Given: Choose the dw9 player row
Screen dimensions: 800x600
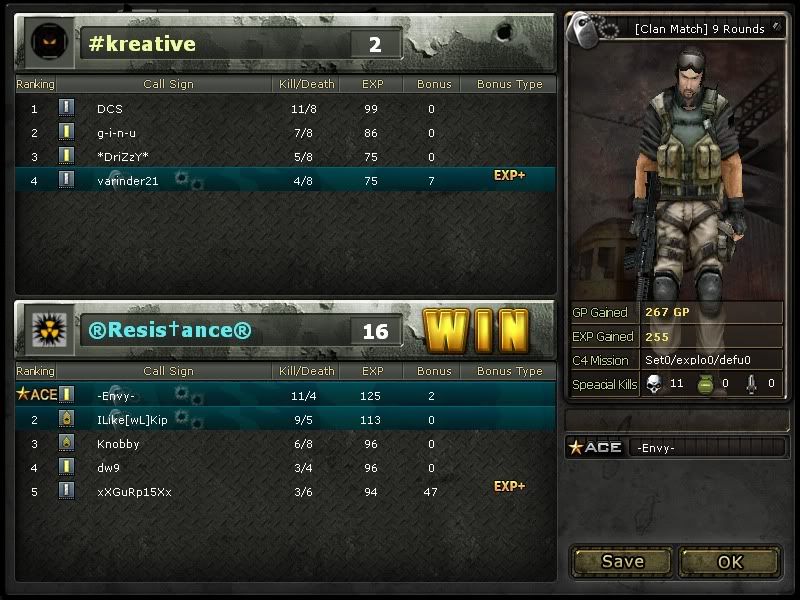Looking at the screenshot, I should [108, 468].
